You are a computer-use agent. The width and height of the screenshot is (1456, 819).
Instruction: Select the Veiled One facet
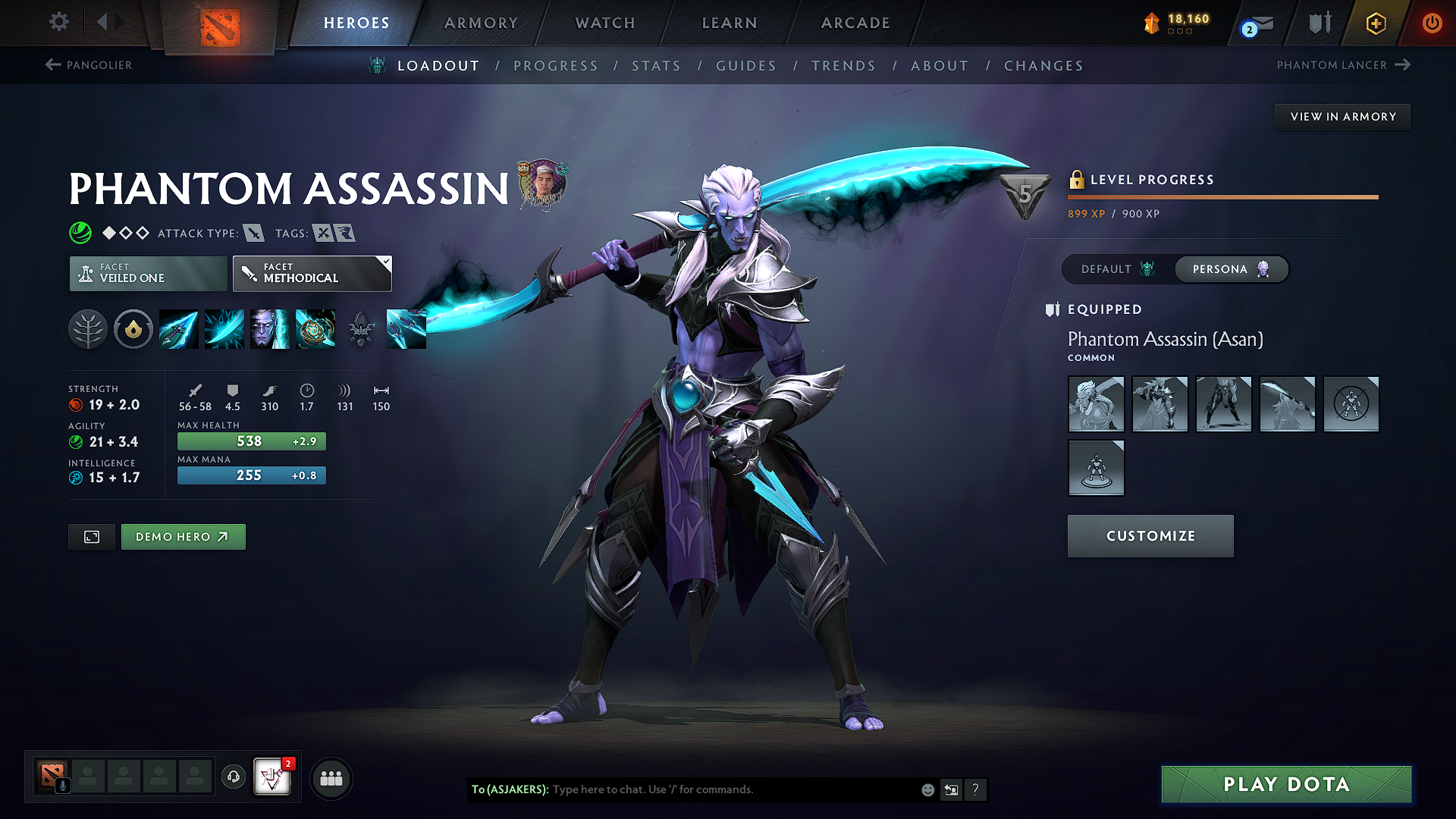tap(149, 274)
